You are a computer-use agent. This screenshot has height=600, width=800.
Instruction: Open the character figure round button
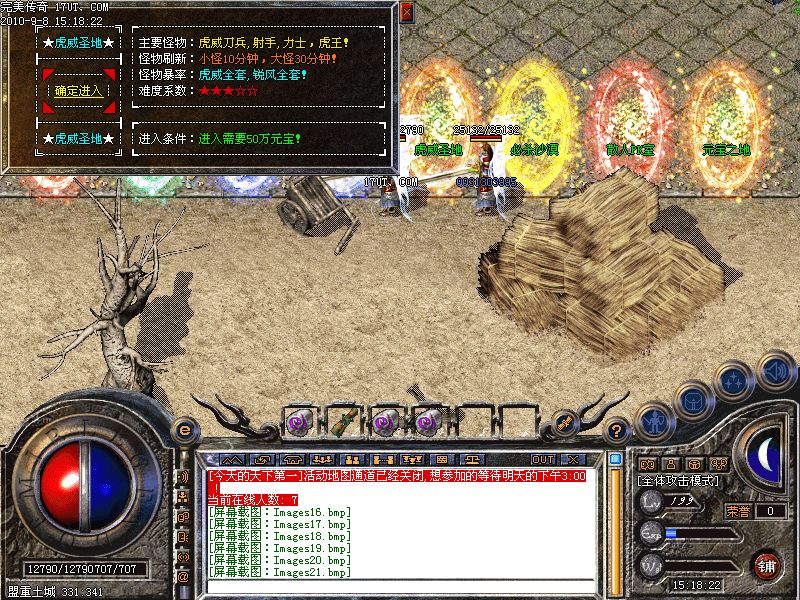(x=653, y=421)
